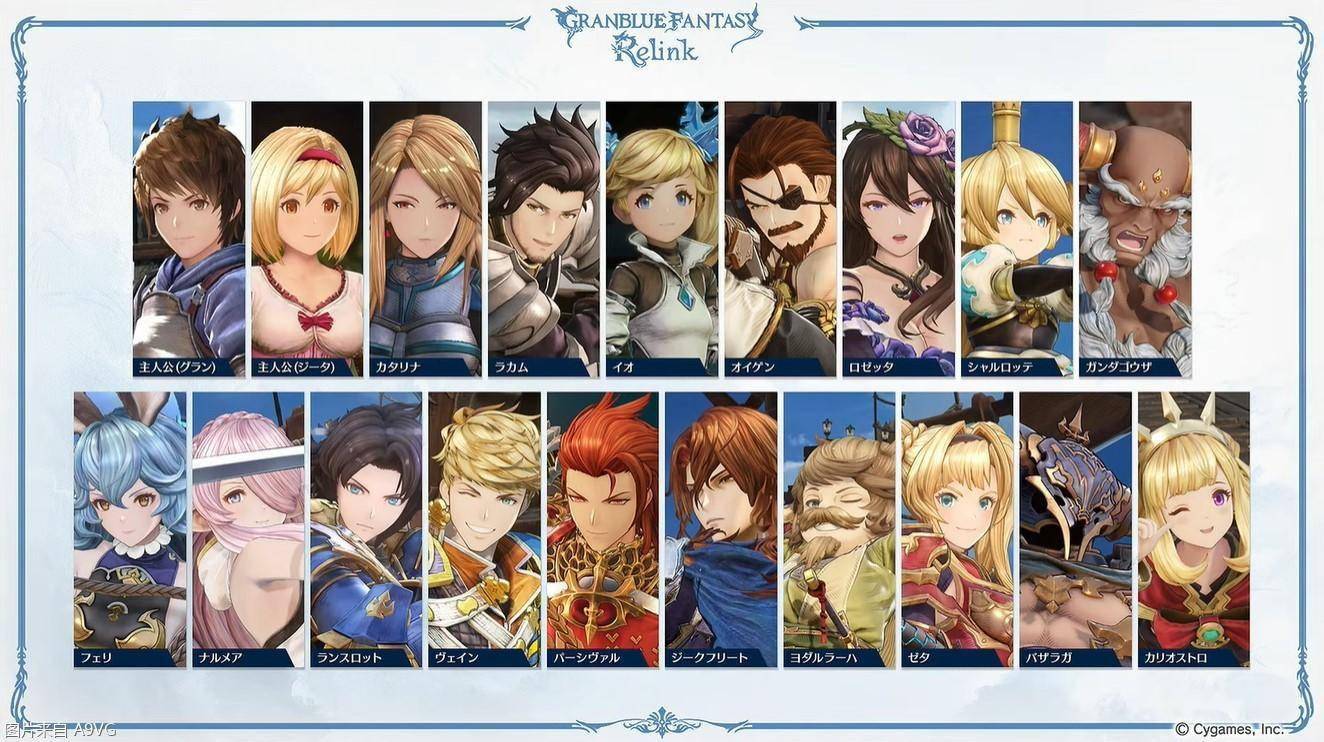The image size is (1324, 742).
Task: Select Rosetta's rose-adorned portrait
Action: [898, 238]
